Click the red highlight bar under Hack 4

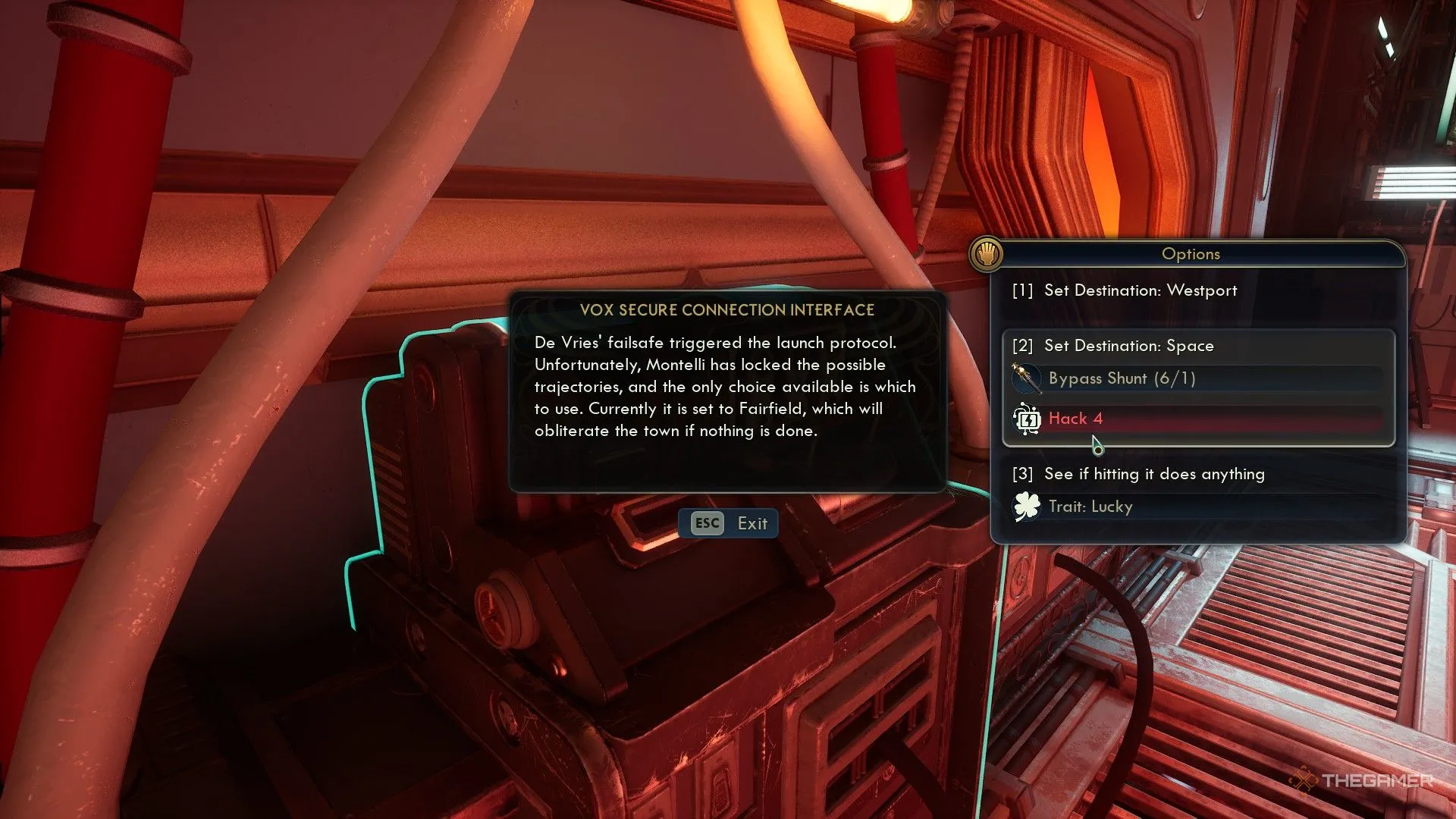(x=1213, y=419)
